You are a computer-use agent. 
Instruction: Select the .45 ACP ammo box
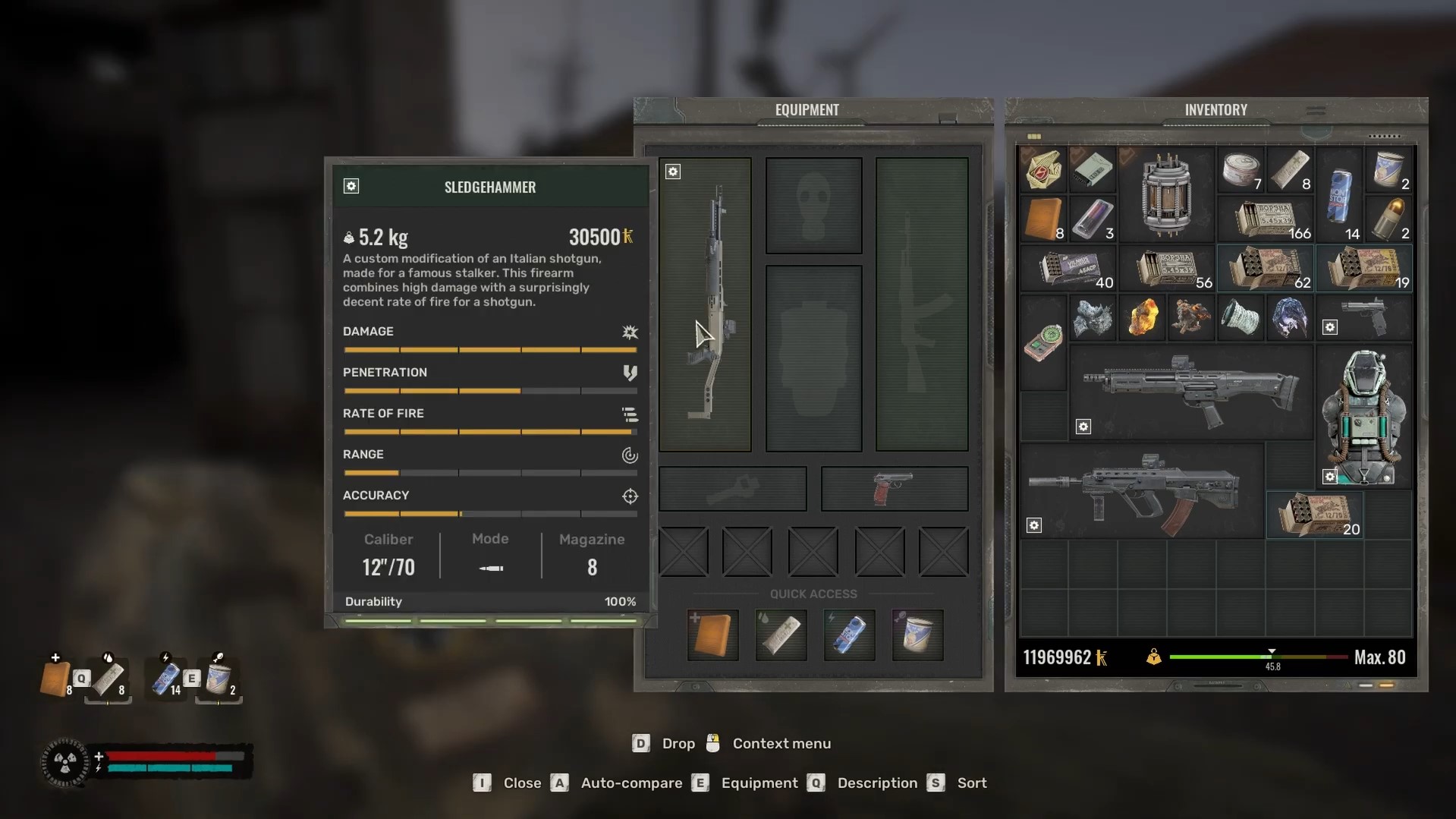pos(1068,268)
